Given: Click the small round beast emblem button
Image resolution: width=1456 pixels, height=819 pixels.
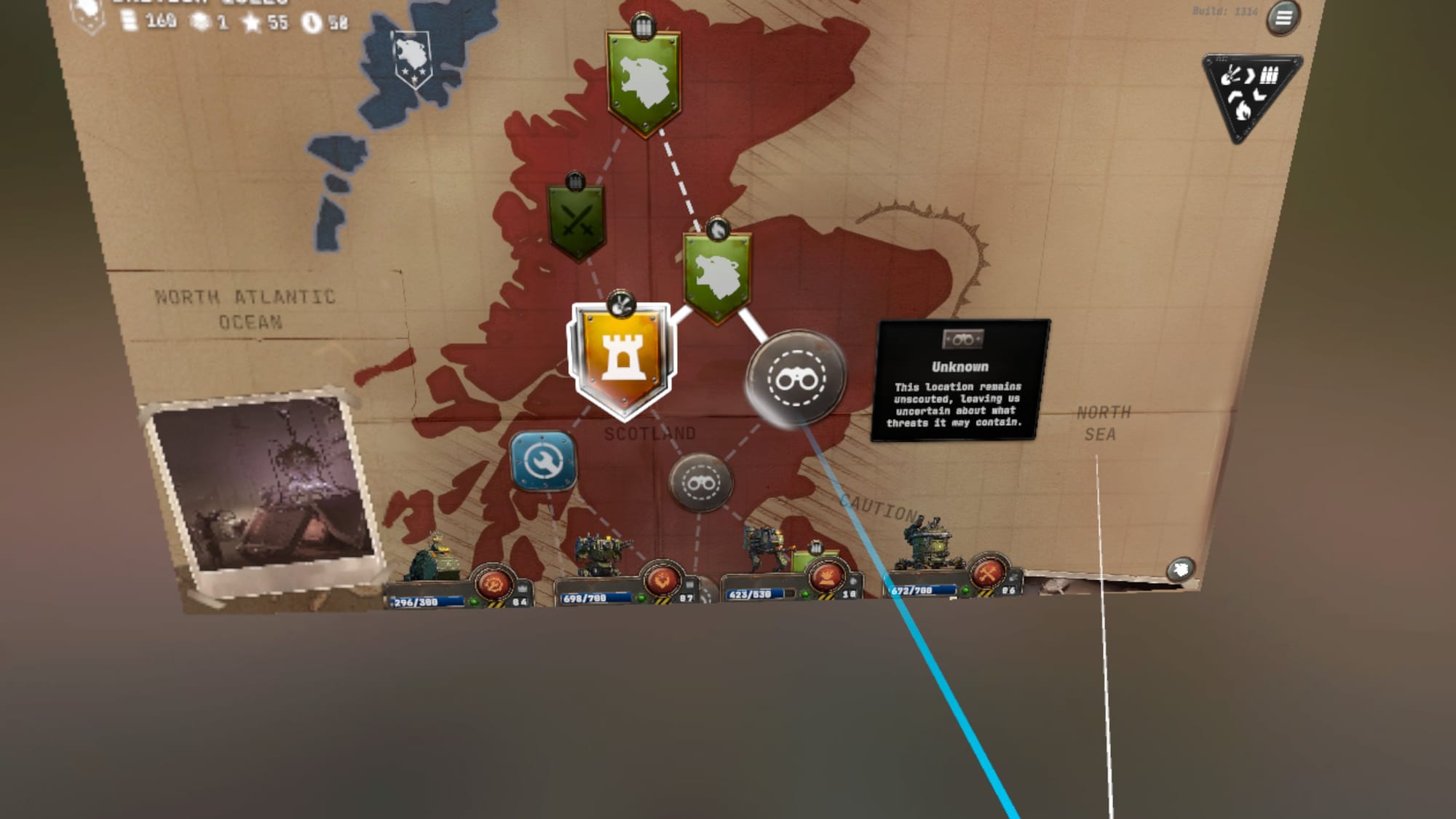Looking at the screenshot, I should pos(1180,569).
